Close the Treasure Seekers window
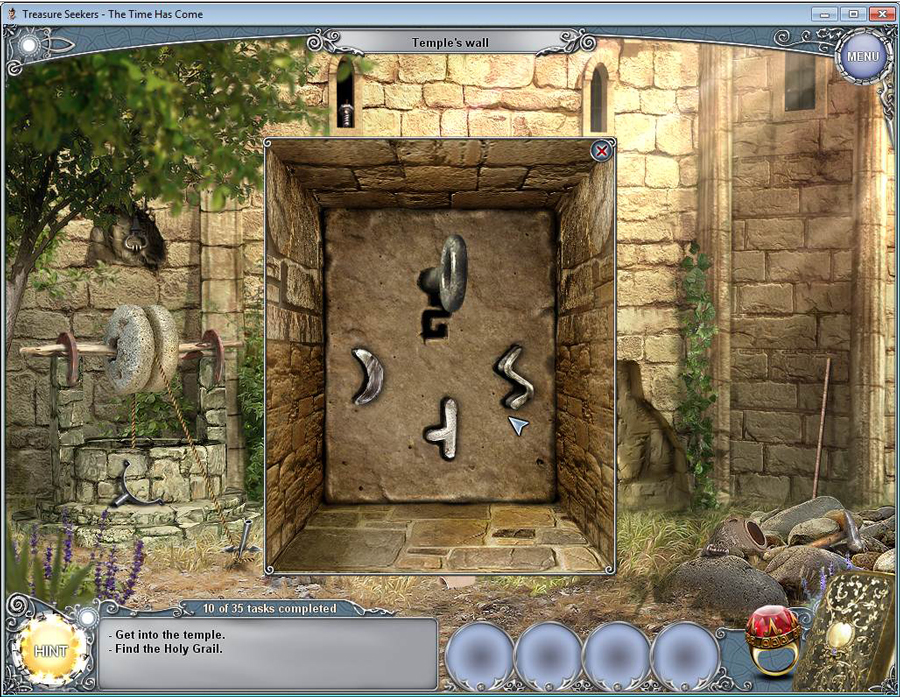 (x=880, y=14)
